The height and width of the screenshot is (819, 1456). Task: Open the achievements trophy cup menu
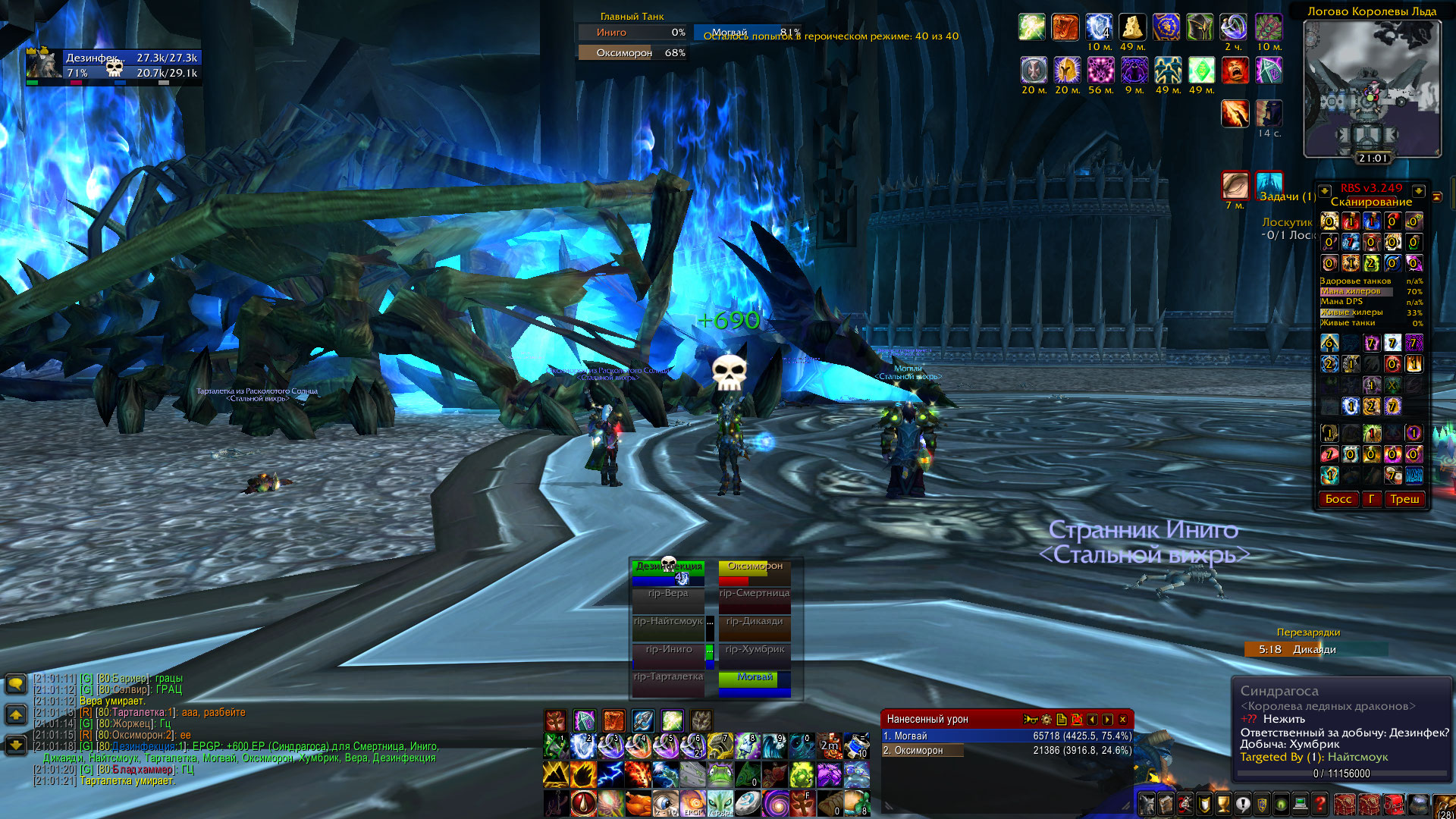(1223, 804)
